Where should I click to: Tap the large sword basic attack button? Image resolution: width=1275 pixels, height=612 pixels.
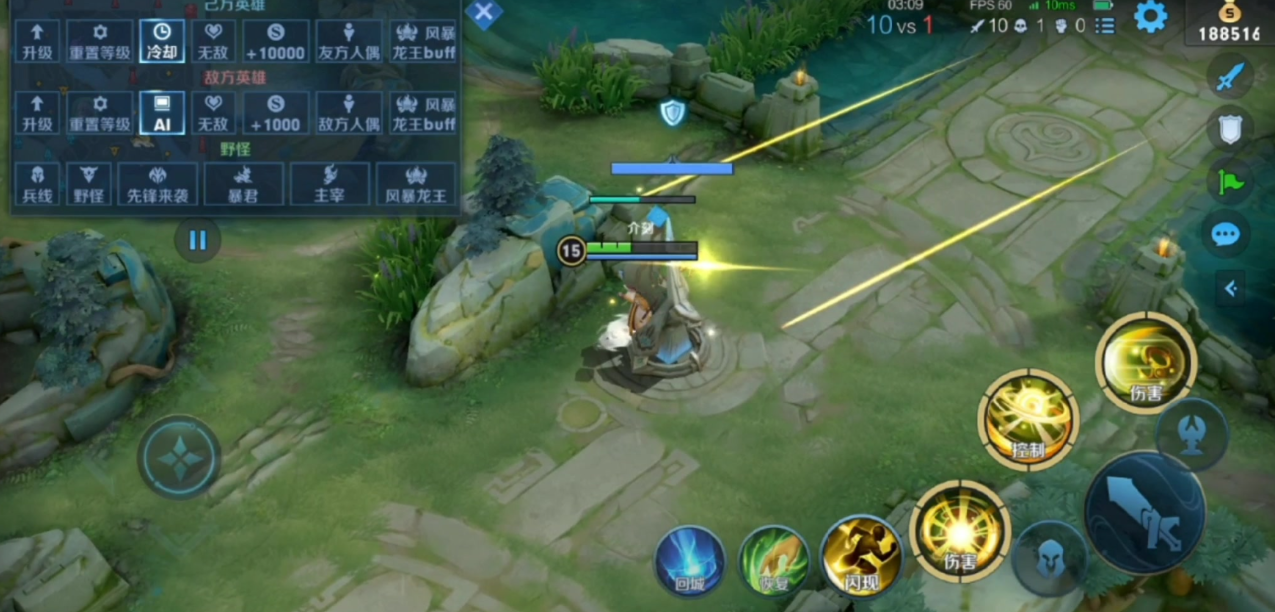point(1144,512)
